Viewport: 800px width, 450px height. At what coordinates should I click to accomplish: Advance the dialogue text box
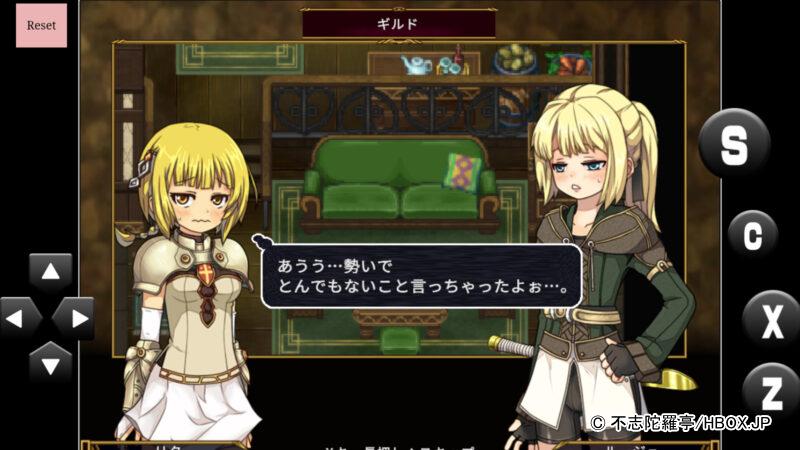tap(421, 276)
